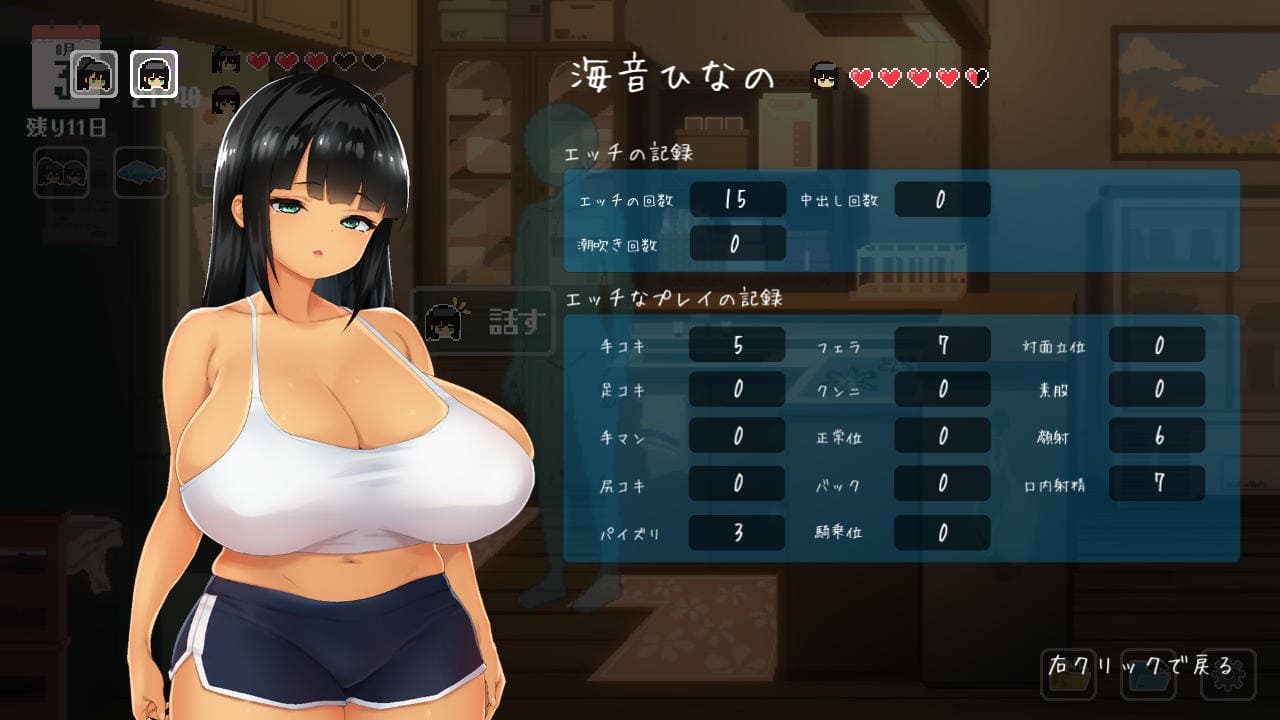Screen dimensions: 1280x720
Task: Open the two-girls character icon
Action: (62, 173)
